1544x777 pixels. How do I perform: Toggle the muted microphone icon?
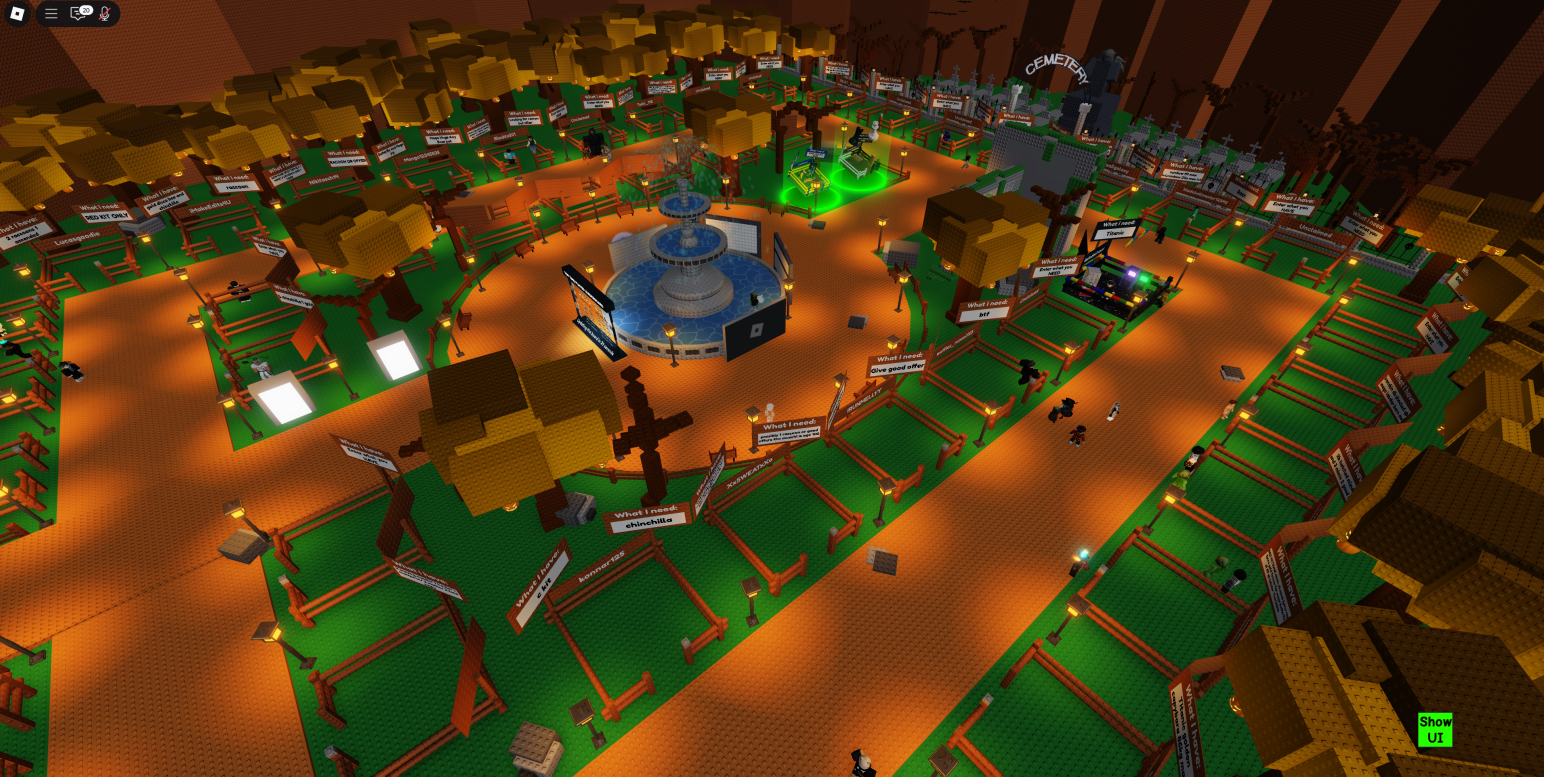point(104,14)
